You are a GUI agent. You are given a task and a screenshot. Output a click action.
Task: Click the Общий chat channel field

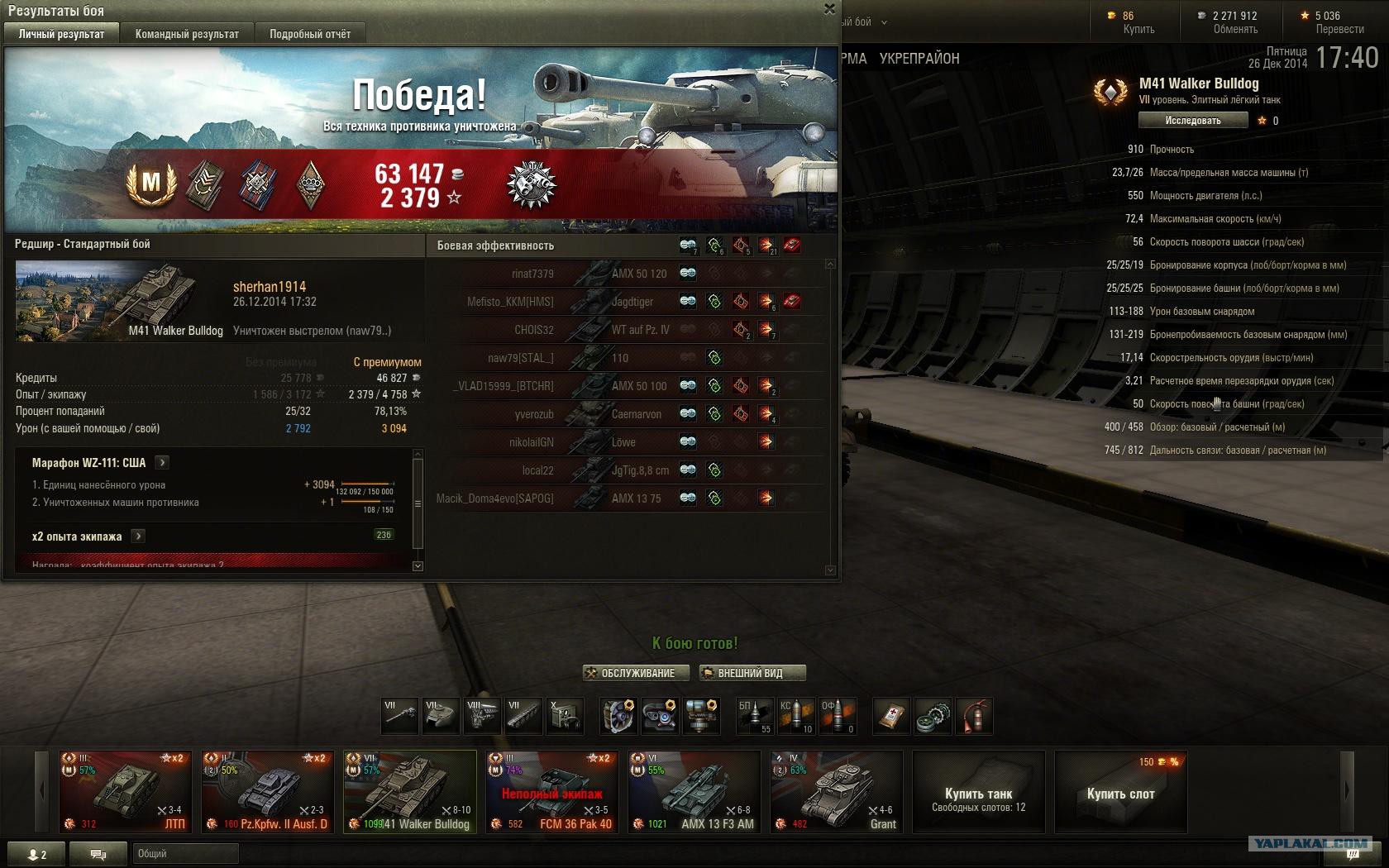[186, 854]
